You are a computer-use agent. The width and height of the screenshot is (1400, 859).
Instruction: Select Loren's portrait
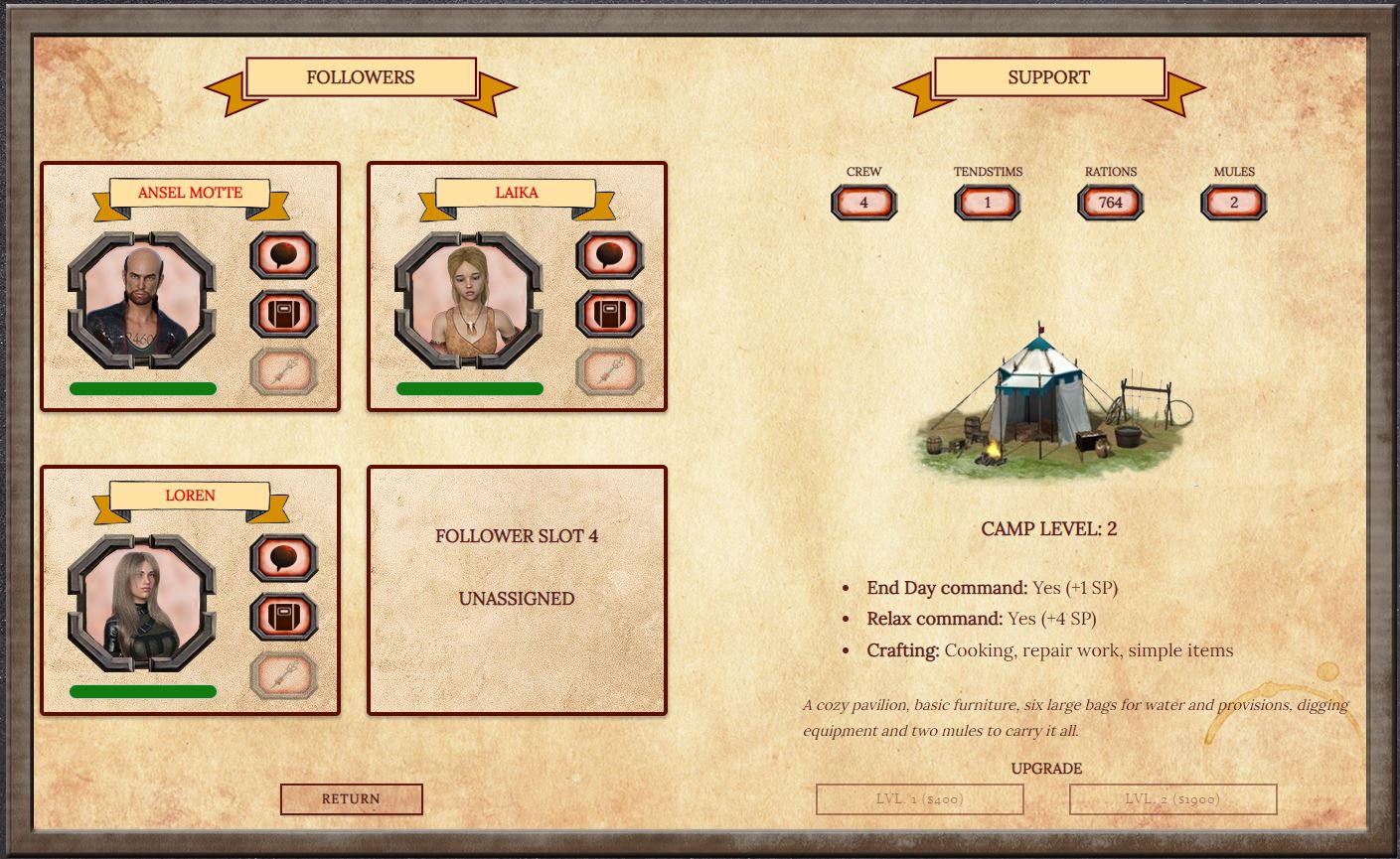142,604
